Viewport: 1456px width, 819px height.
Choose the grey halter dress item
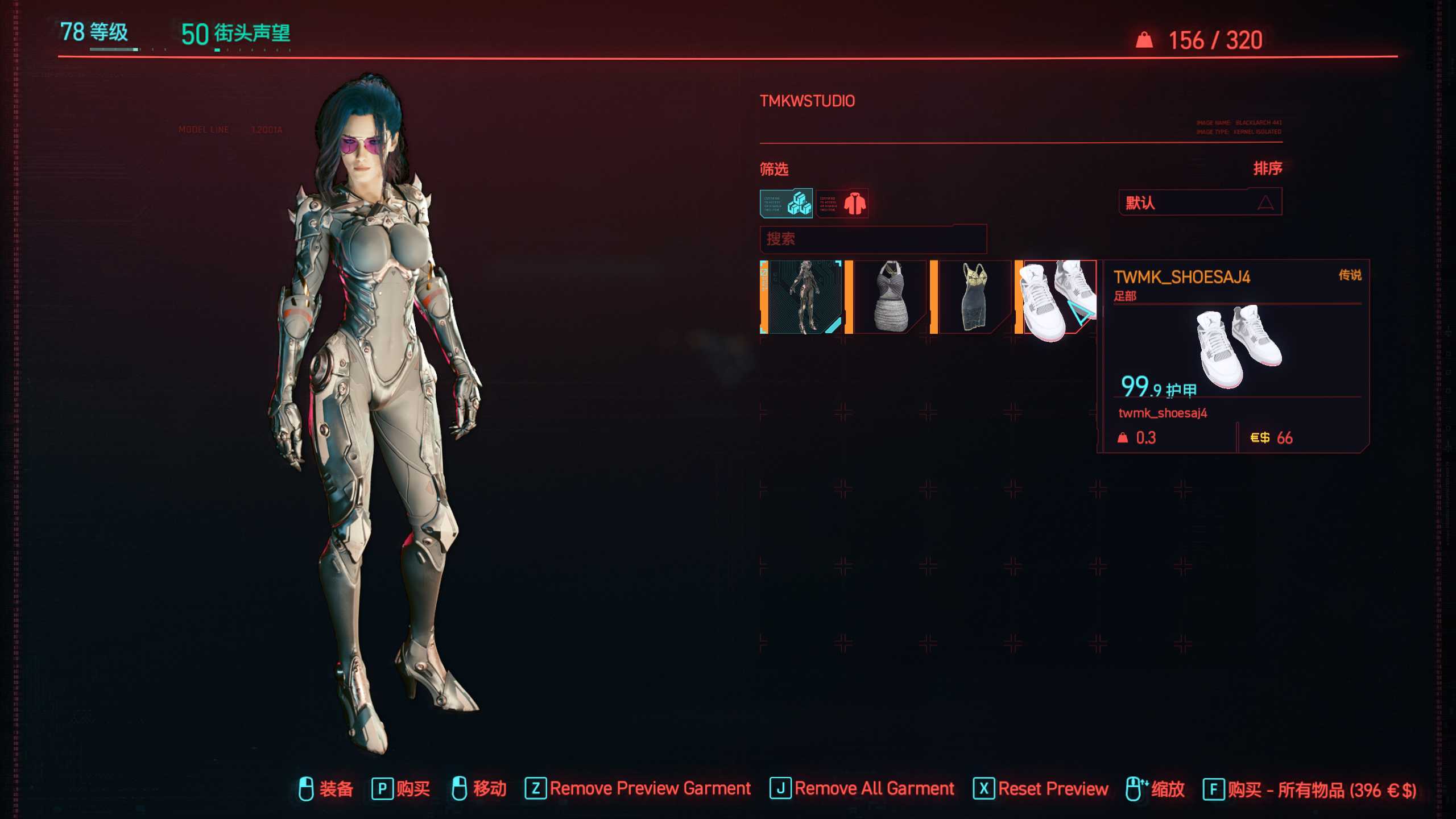pyautogui.click(x=888, y=297)
